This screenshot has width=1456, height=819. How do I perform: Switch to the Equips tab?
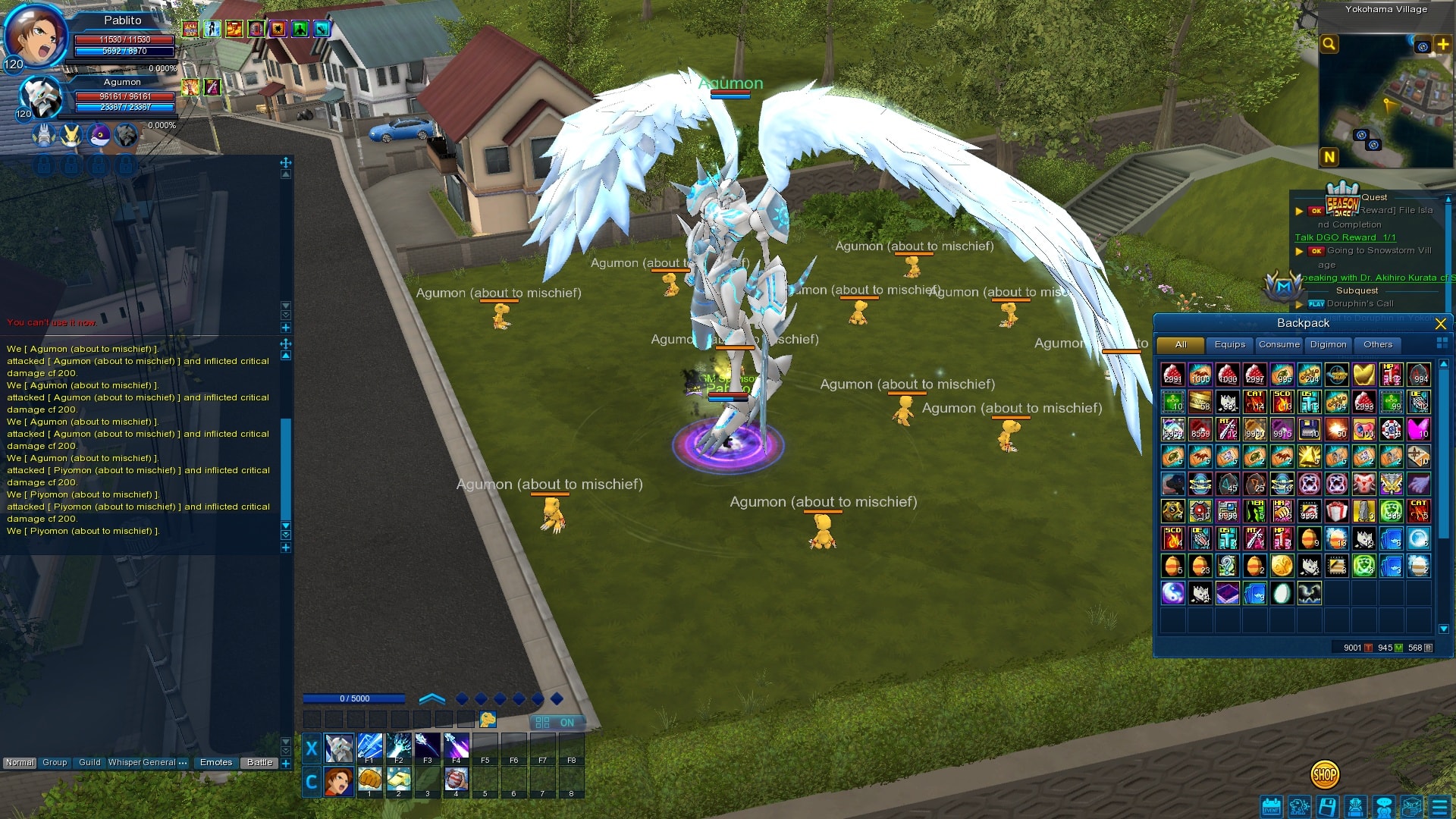tap(1229, 345)
